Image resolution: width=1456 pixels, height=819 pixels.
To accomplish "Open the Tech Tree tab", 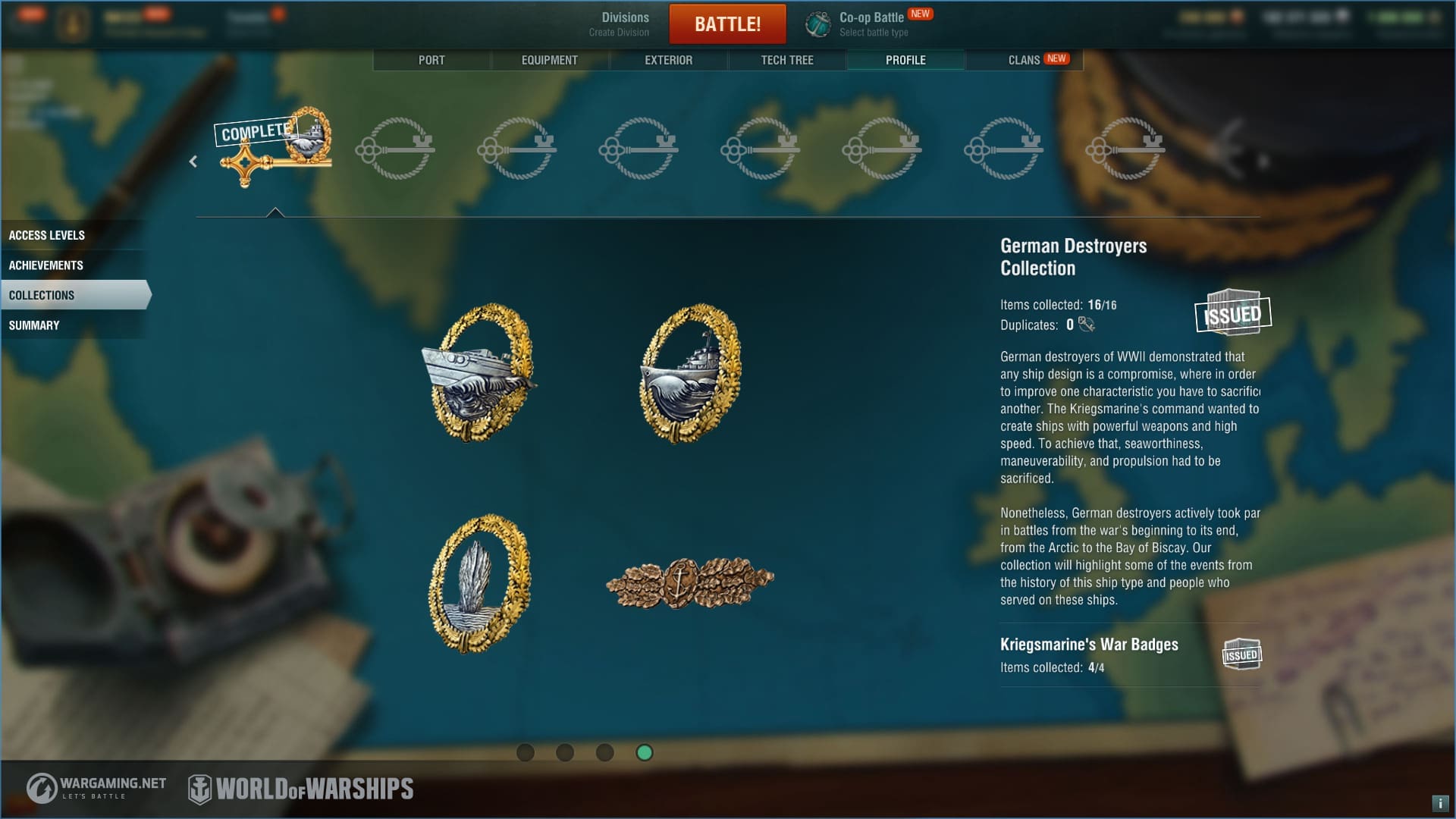I will [x=787, y=60].
